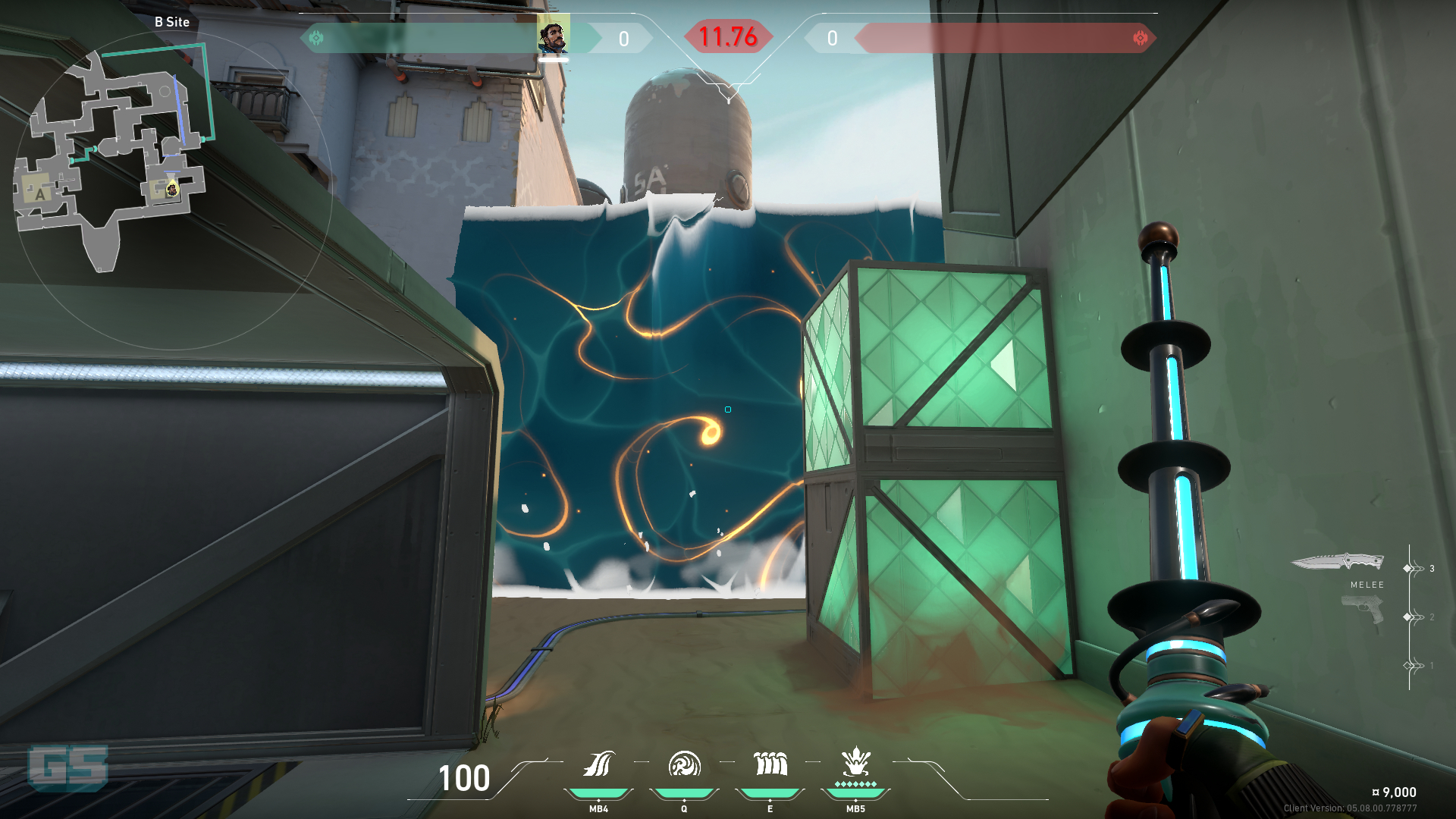This screenshot has height=819, width=1456.
Task: Select the bearded agent portrait in top bar
Action: 553,37
